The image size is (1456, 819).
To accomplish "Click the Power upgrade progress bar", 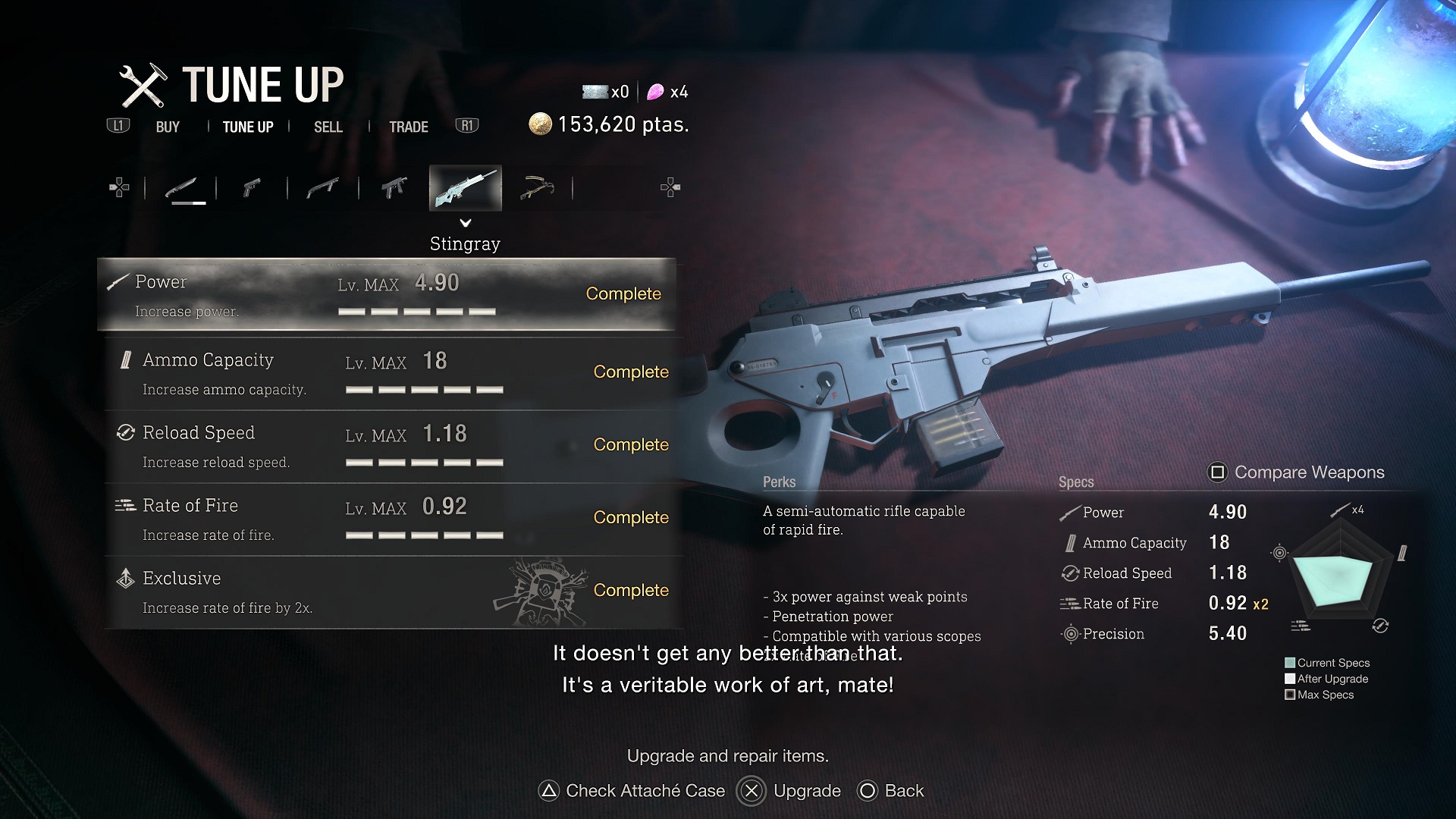I will click(x=417, y=311).
